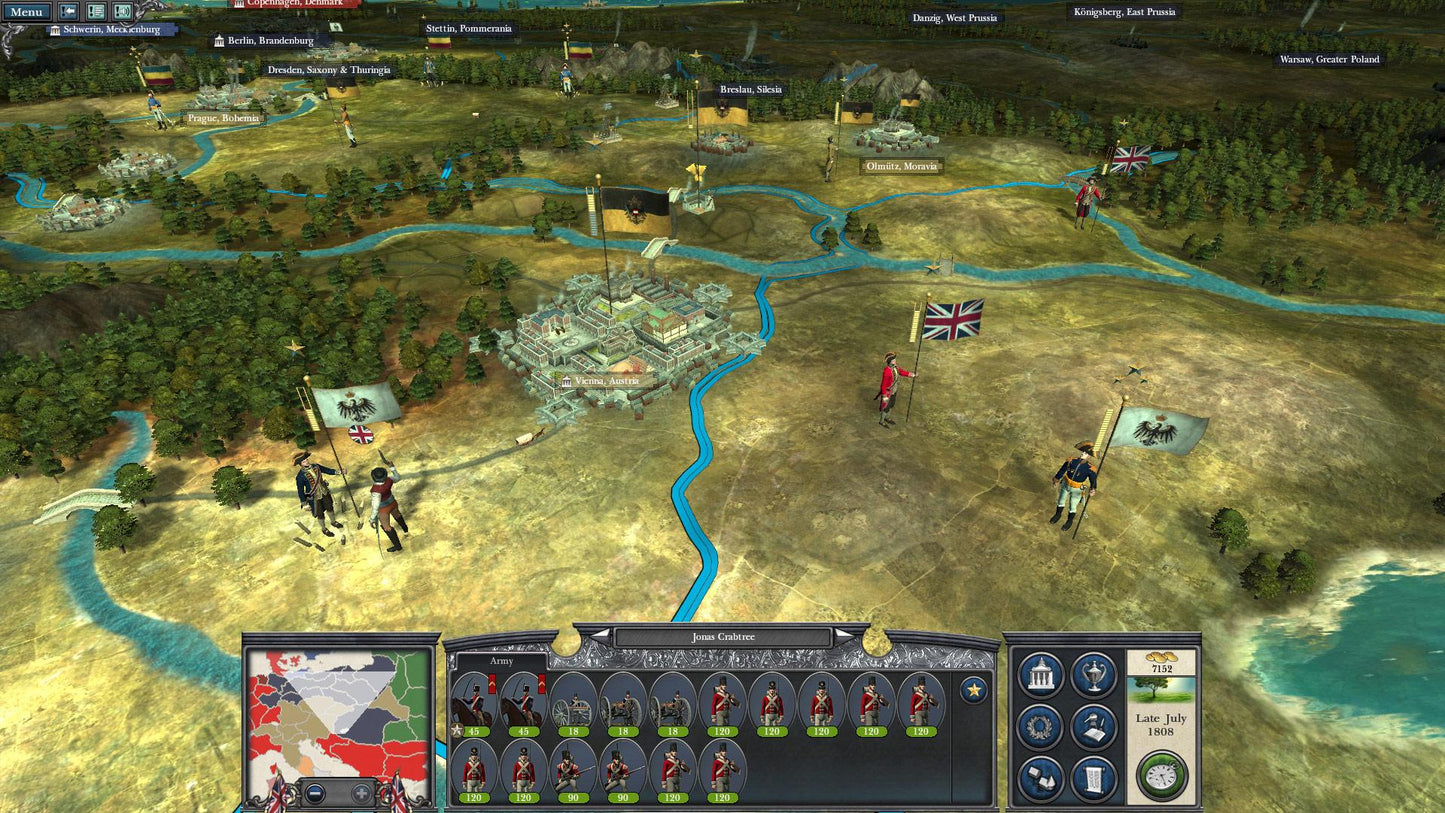The image size is (1445, 813).
Task: Select the dice diplomacy icon
Action: [1040, 775]
